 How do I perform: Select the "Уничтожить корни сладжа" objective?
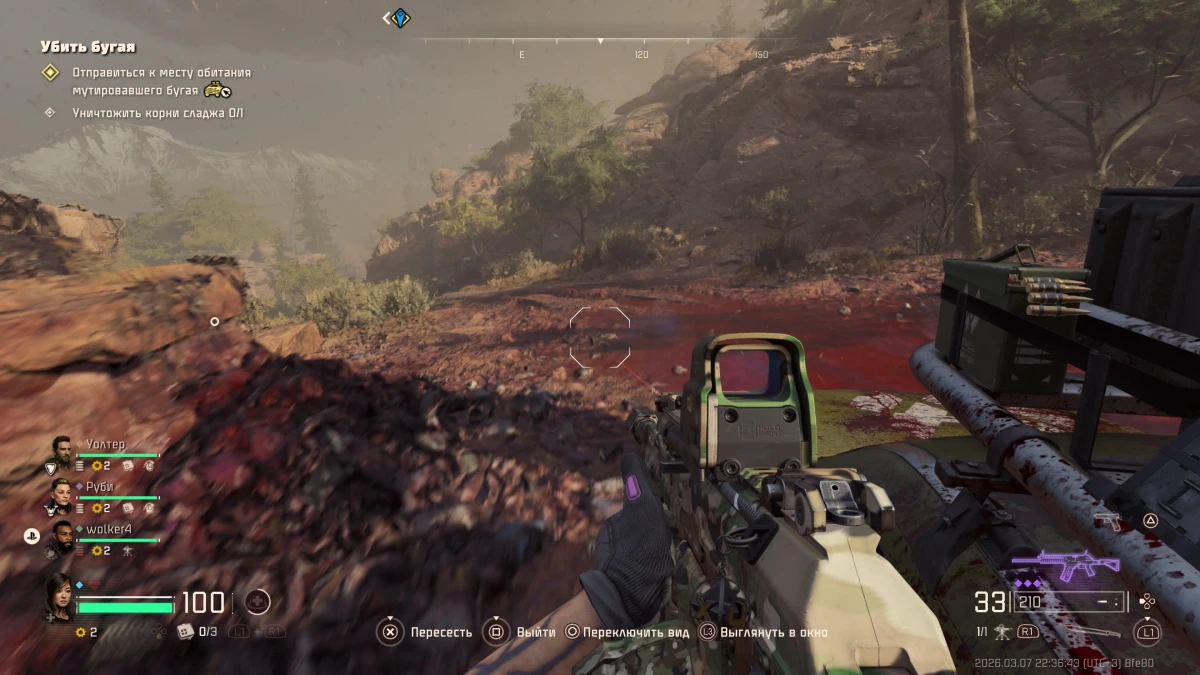click(x=157, y=113)
